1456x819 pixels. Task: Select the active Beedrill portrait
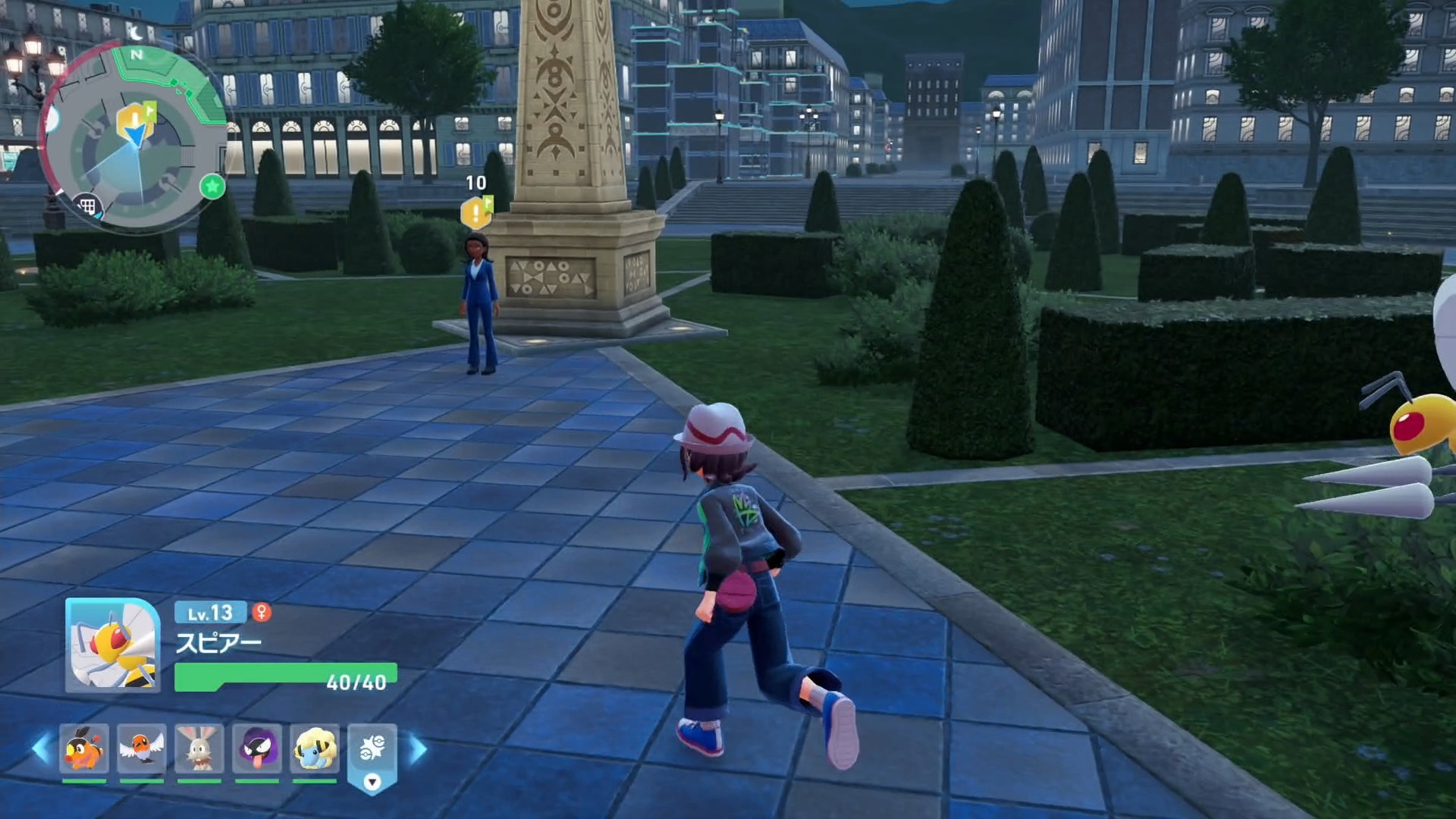point(113,645)
